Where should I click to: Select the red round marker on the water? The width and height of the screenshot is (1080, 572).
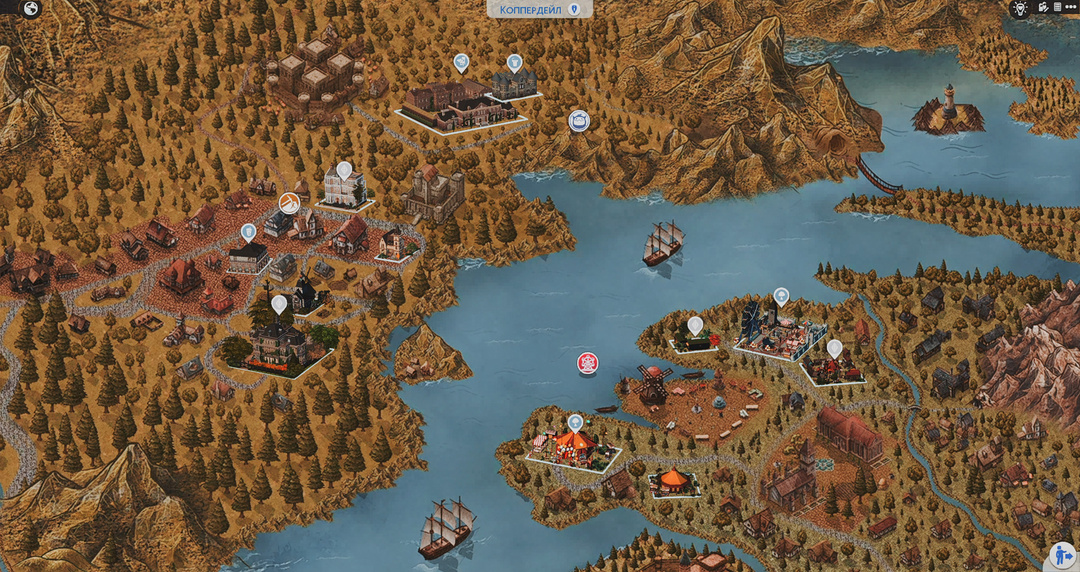pyautogui.click(x=587, y=364)
